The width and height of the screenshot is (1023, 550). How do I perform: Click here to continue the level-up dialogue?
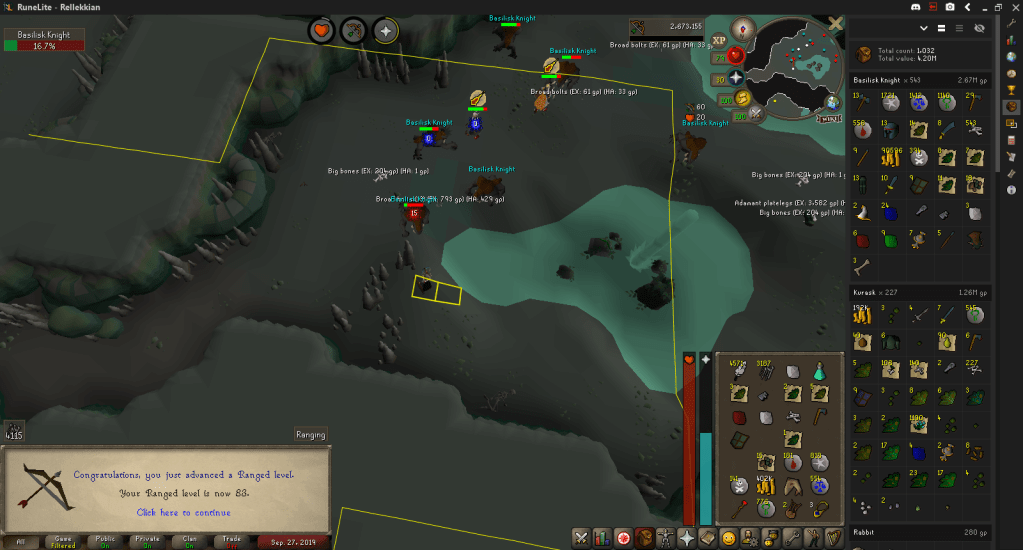coord(183,512)
